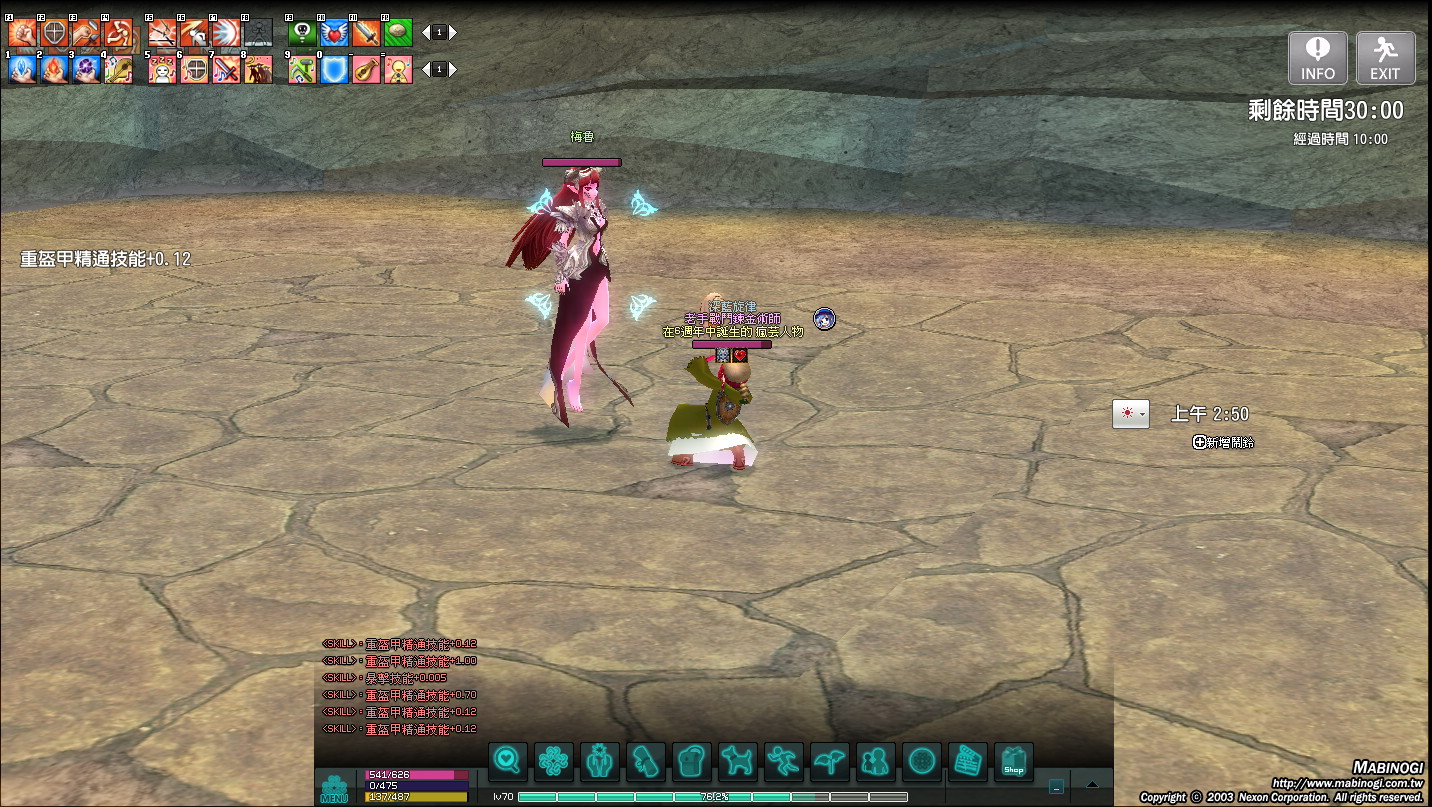Click the EXIT button
Screen dimensions: 1432x807
click(x=1385, y=57)
